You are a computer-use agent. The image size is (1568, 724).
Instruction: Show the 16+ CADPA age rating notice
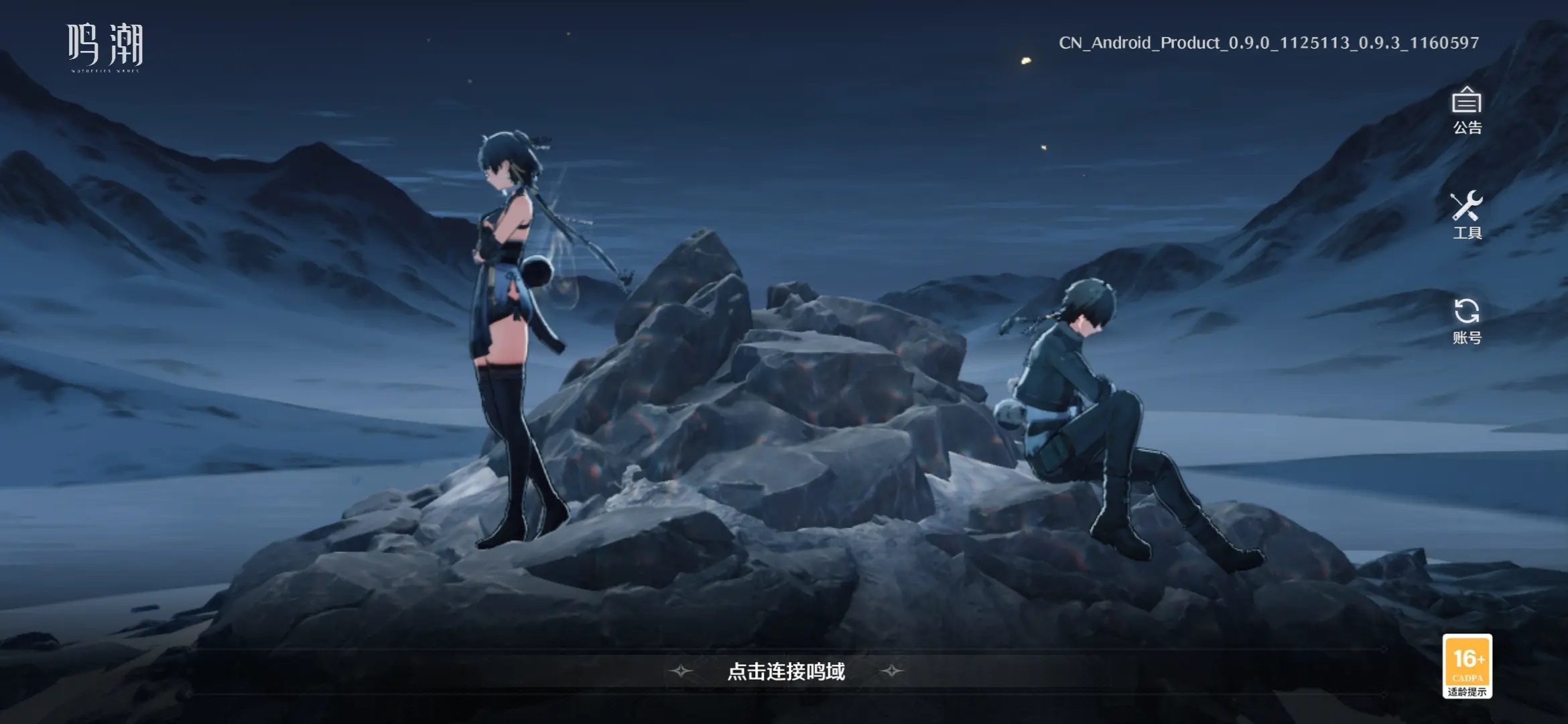[x=1467, y=666]
